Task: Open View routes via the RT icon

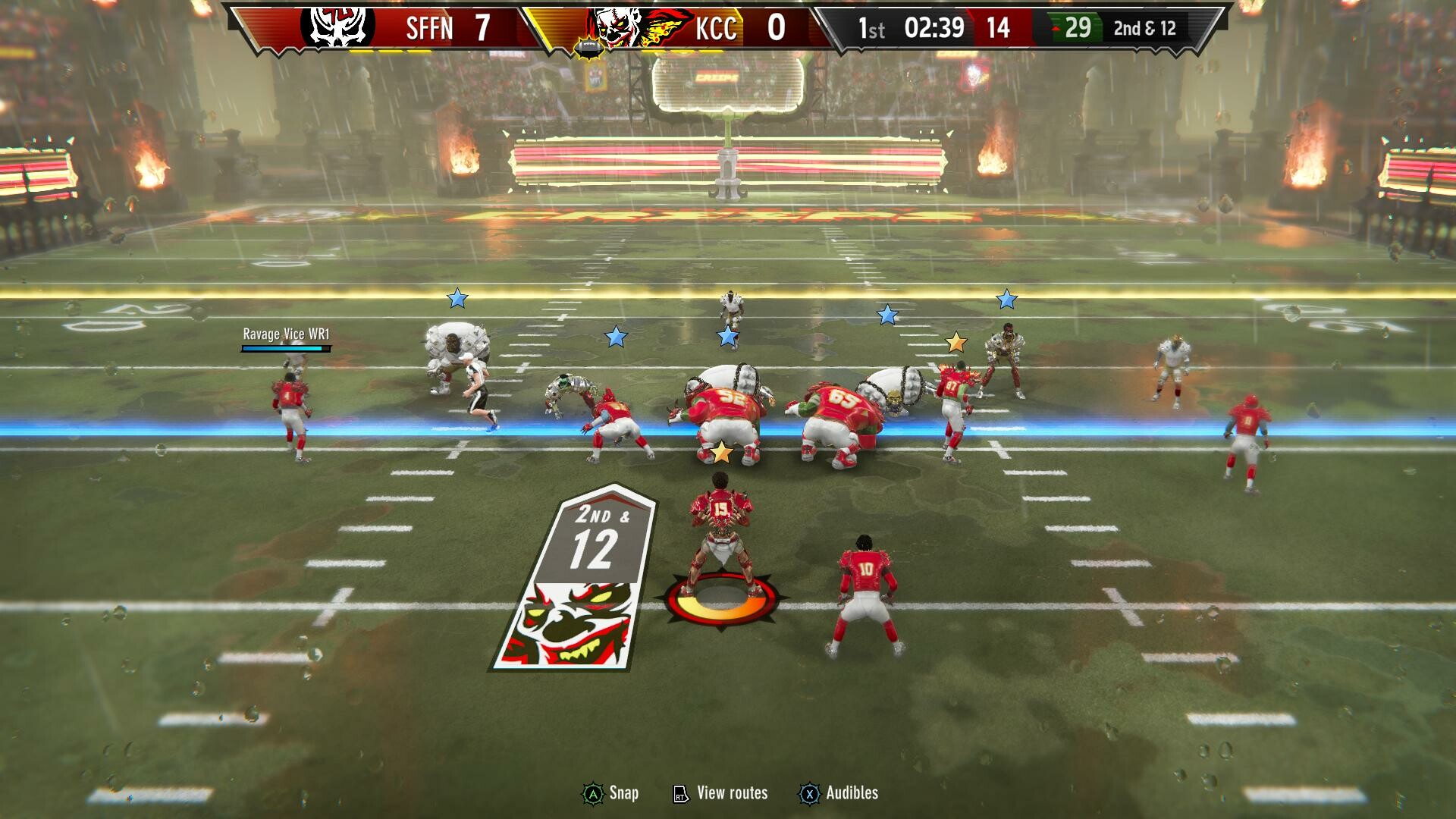Action: coord(680,793)
